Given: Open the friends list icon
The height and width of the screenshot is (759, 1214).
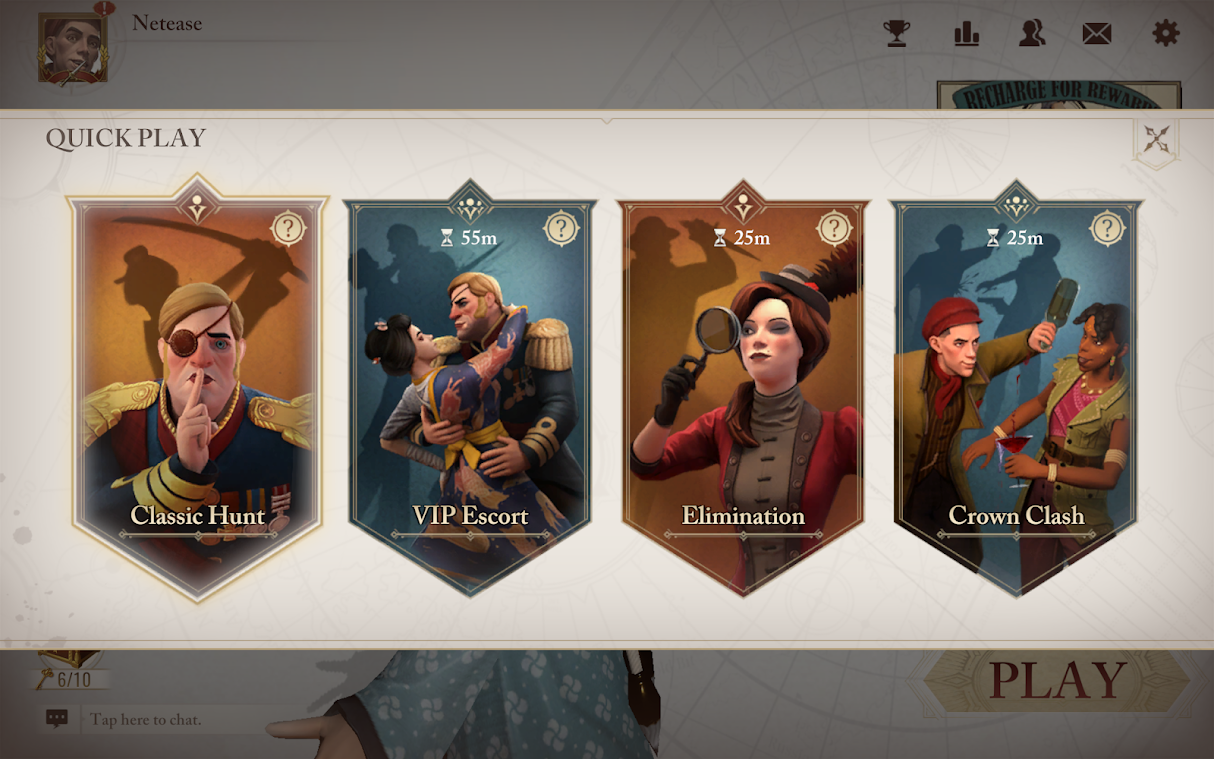Looking at the screenshot, I should click(1032, 34).
